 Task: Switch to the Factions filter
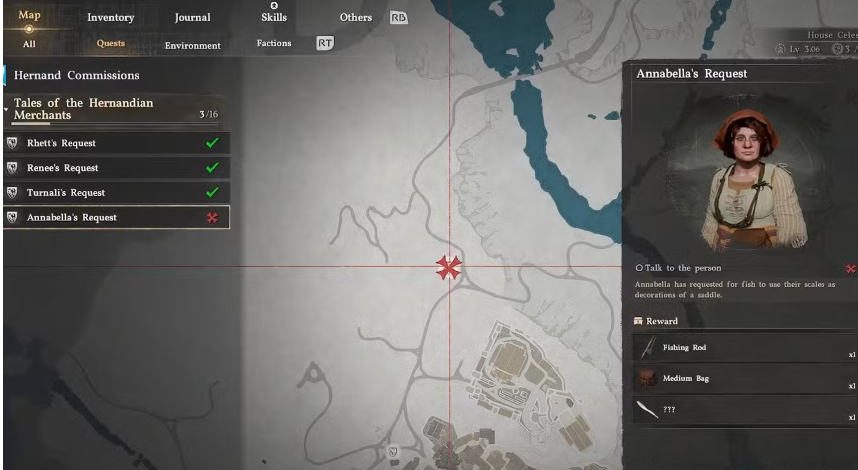tap(273, 43)
